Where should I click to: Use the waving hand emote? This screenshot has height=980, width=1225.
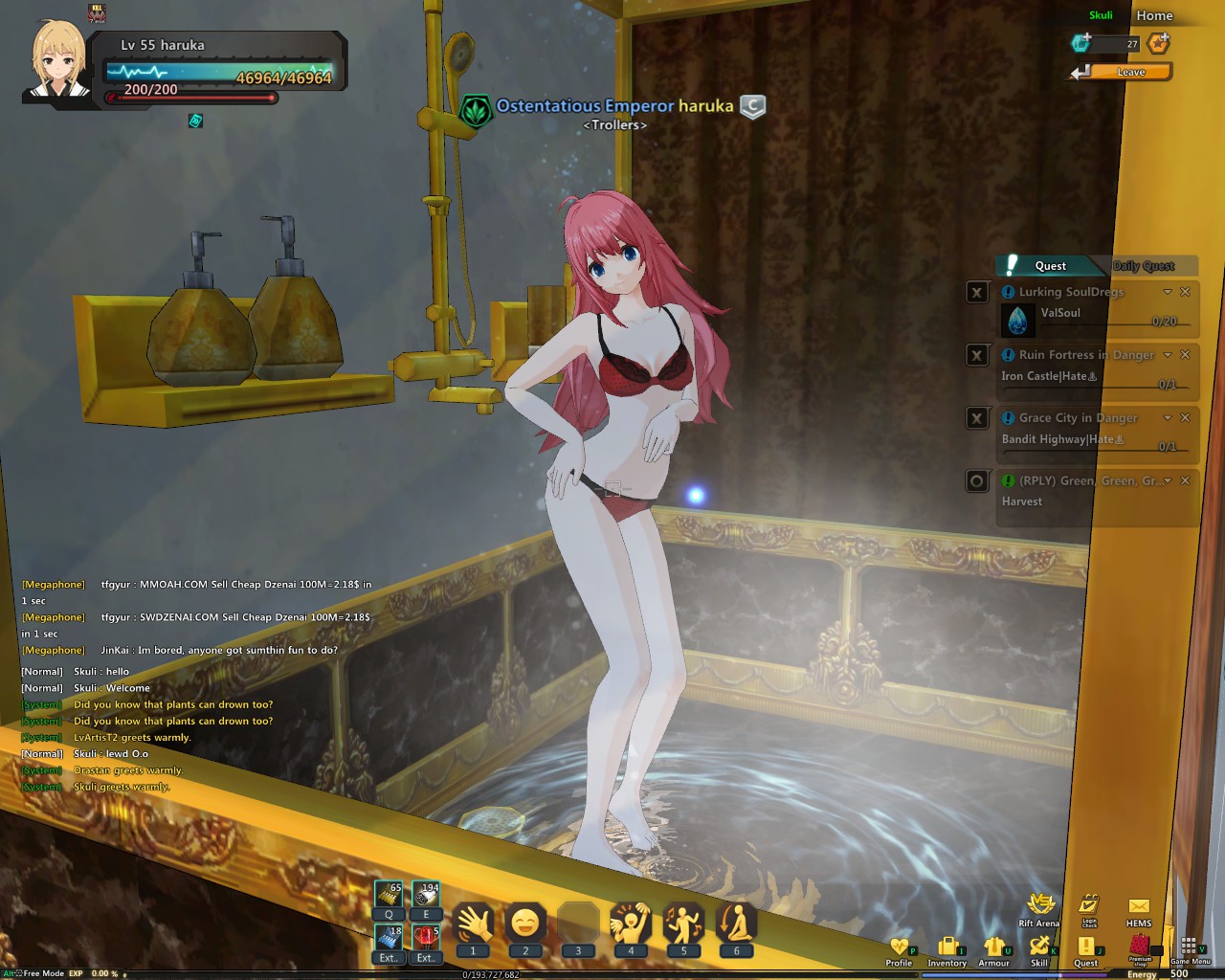(473, 924)
